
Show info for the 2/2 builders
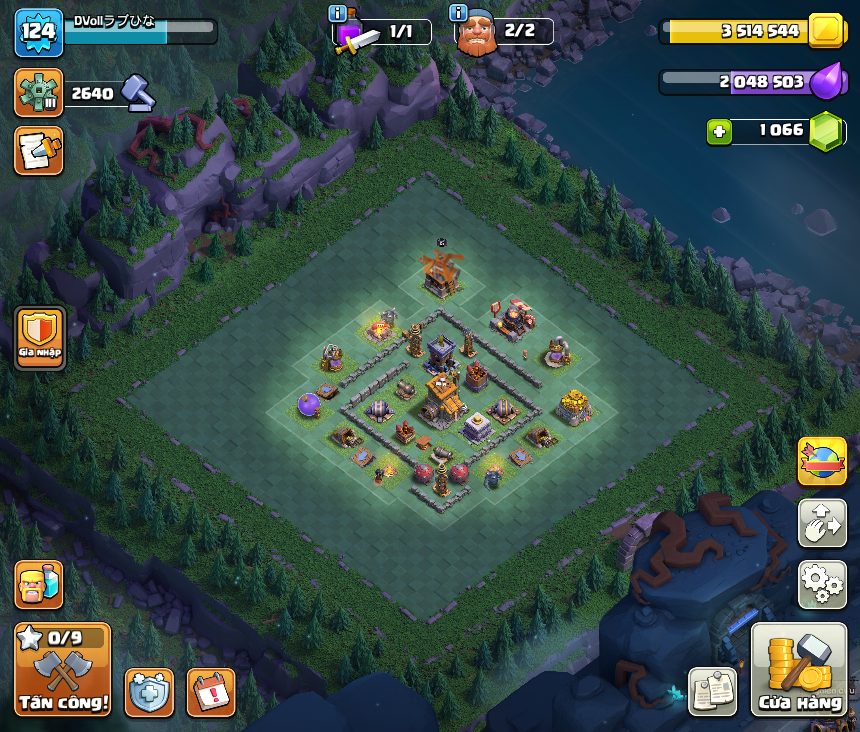click(459, 14)
